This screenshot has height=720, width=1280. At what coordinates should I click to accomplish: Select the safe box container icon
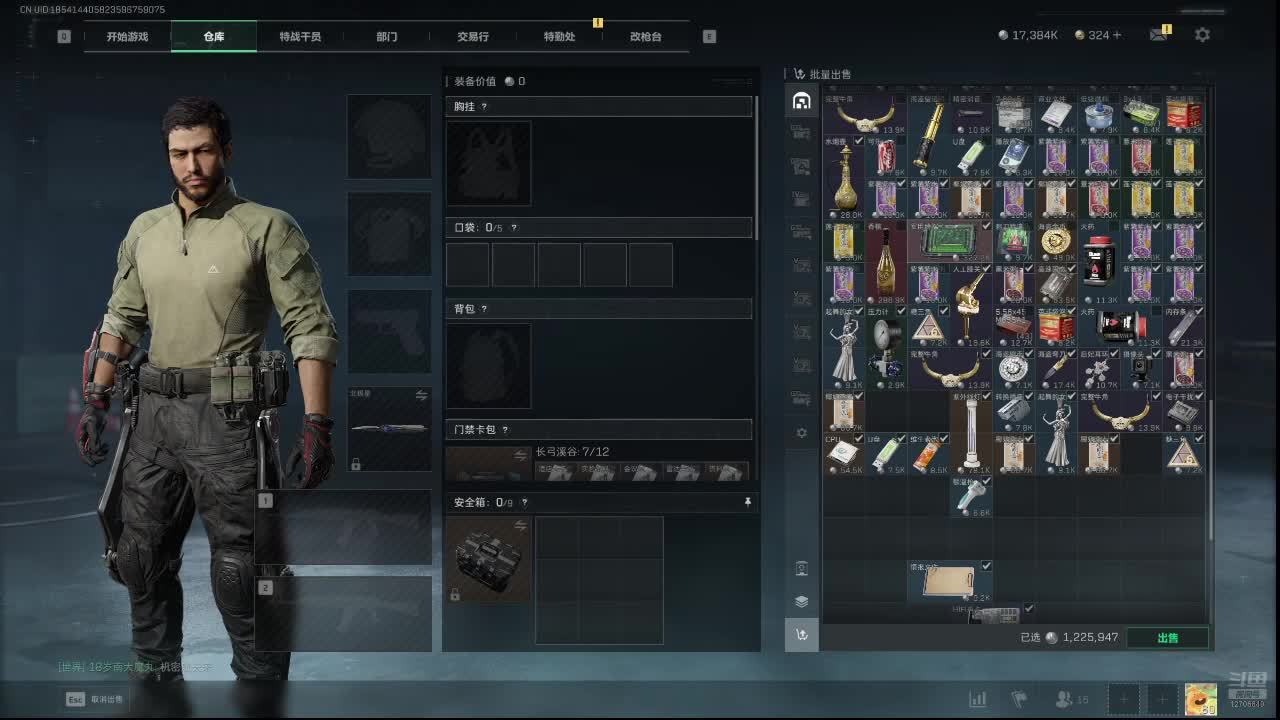pos(488,558)
